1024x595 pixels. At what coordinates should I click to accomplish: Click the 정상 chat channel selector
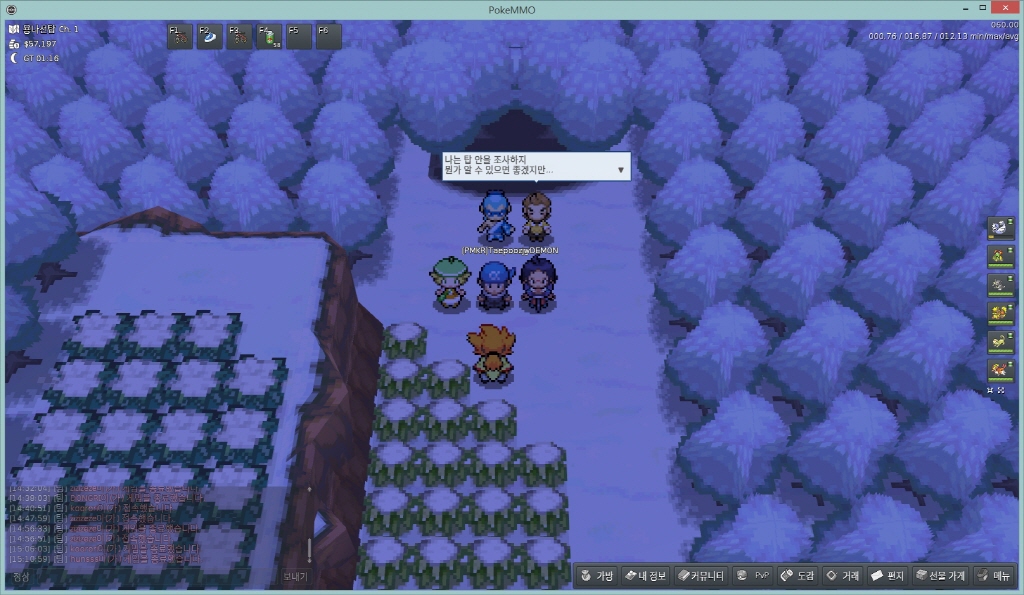tap(22, 577)
